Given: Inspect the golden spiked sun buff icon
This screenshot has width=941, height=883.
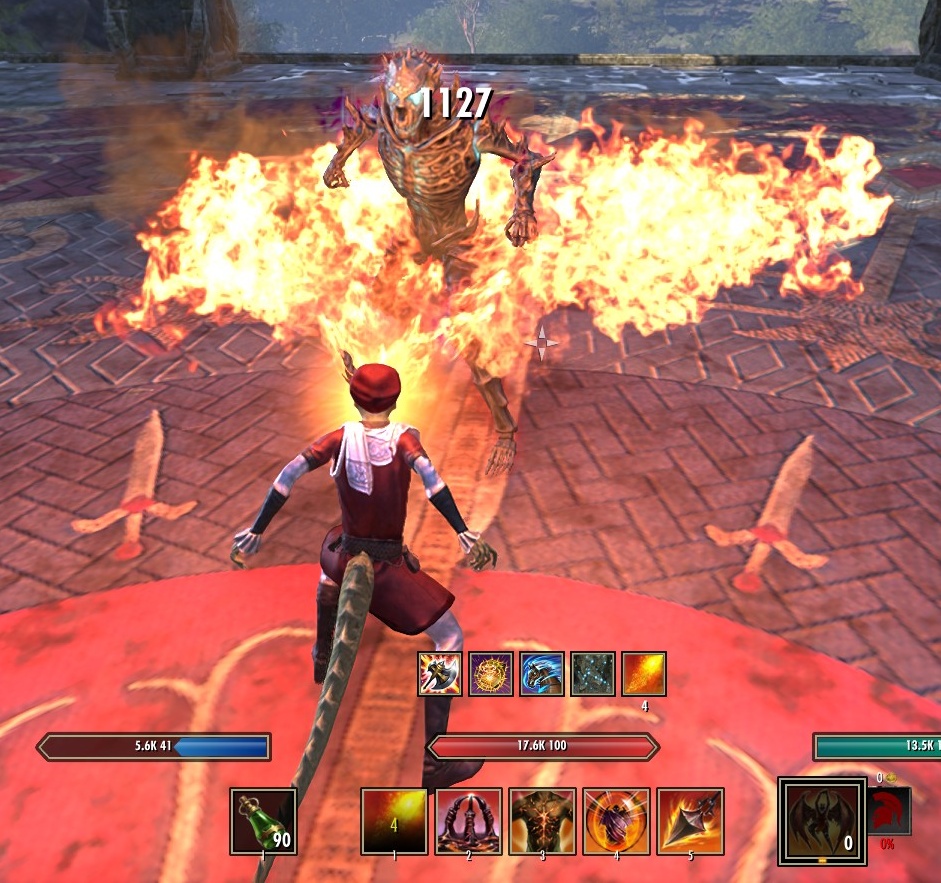Looking at the screenshot, I should (x=491, y=674).
